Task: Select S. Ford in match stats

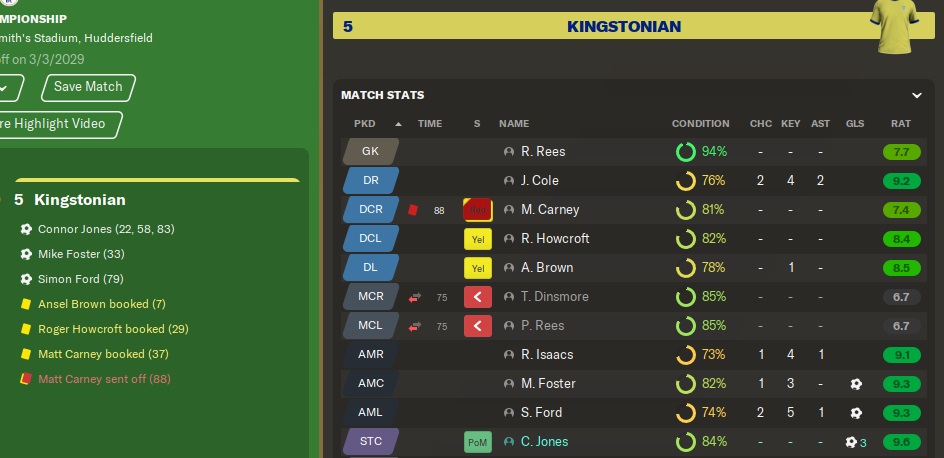Action: pyautogui.click(x=541, y=413)
